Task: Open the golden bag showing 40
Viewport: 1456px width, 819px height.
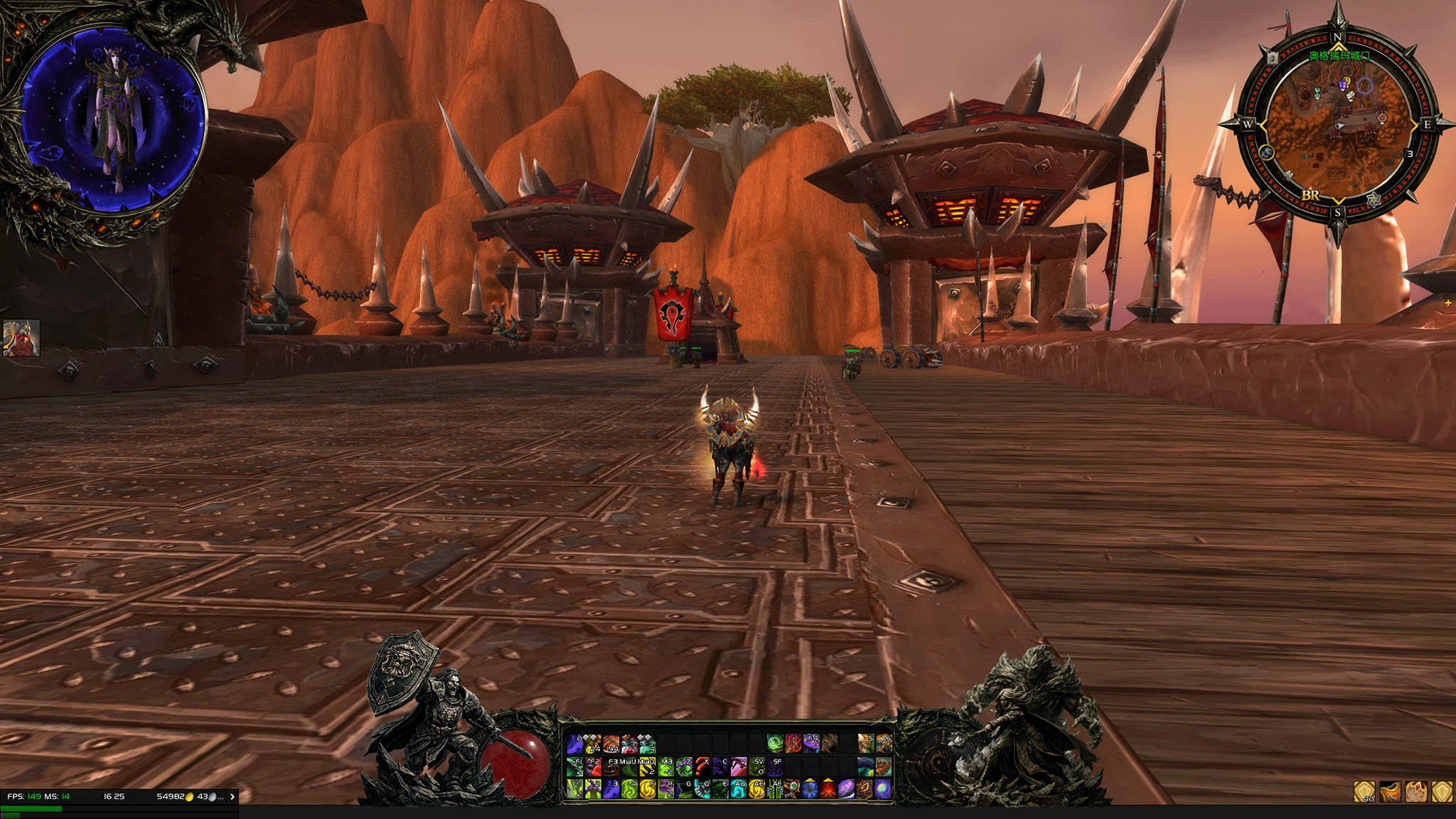Action: point(1364,791)
